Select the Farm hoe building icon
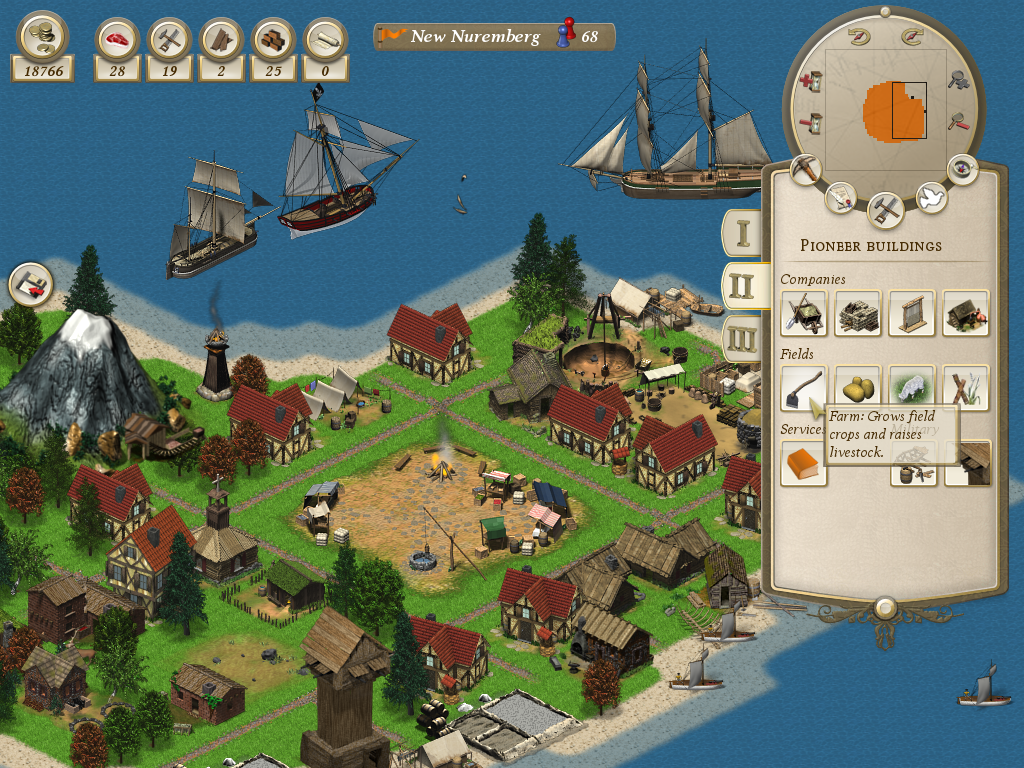This screenshot has height=768, width=1024. click(803, 388)
